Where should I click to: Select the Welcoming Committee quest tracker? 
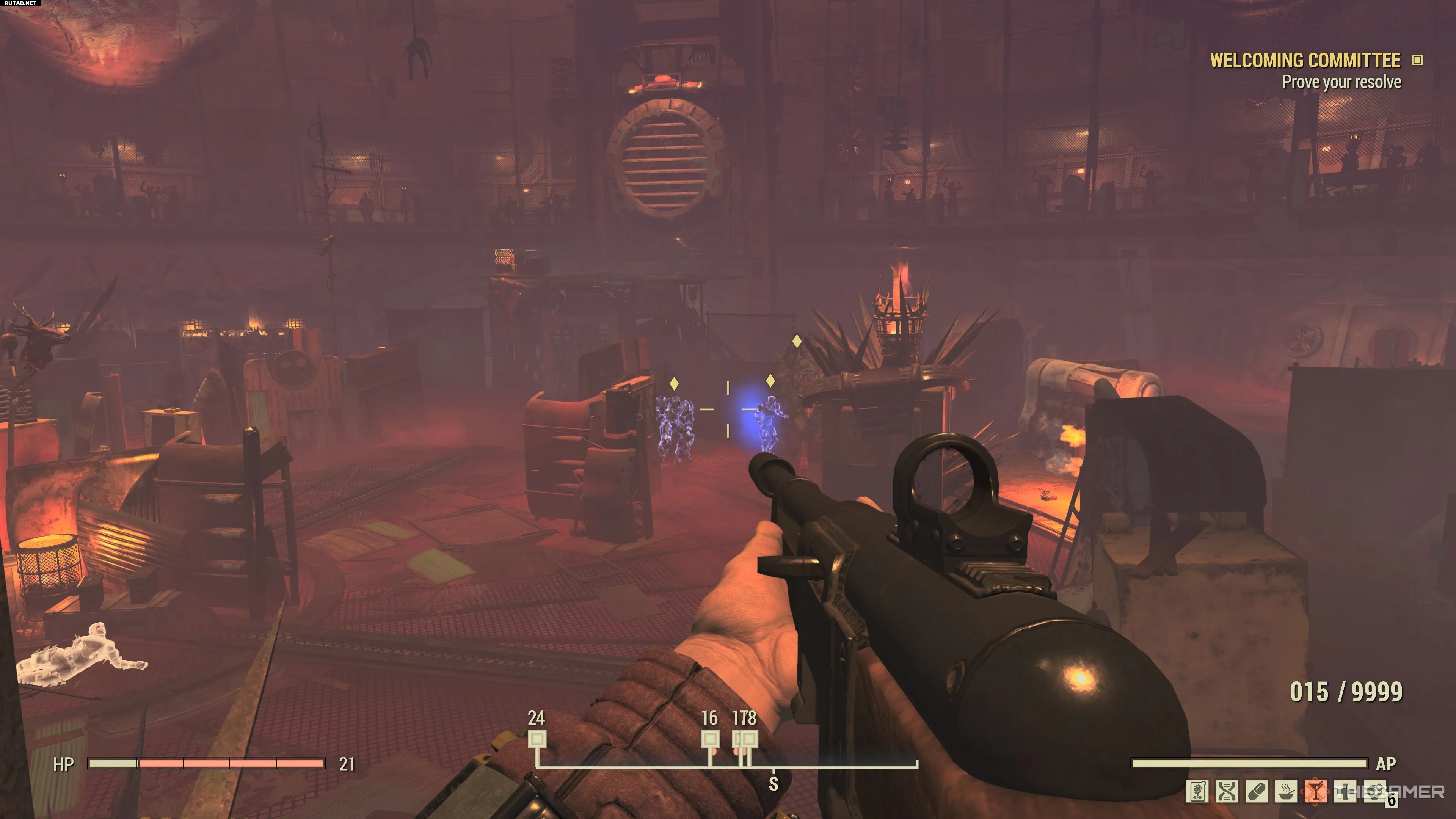(x=1304, y=61)
